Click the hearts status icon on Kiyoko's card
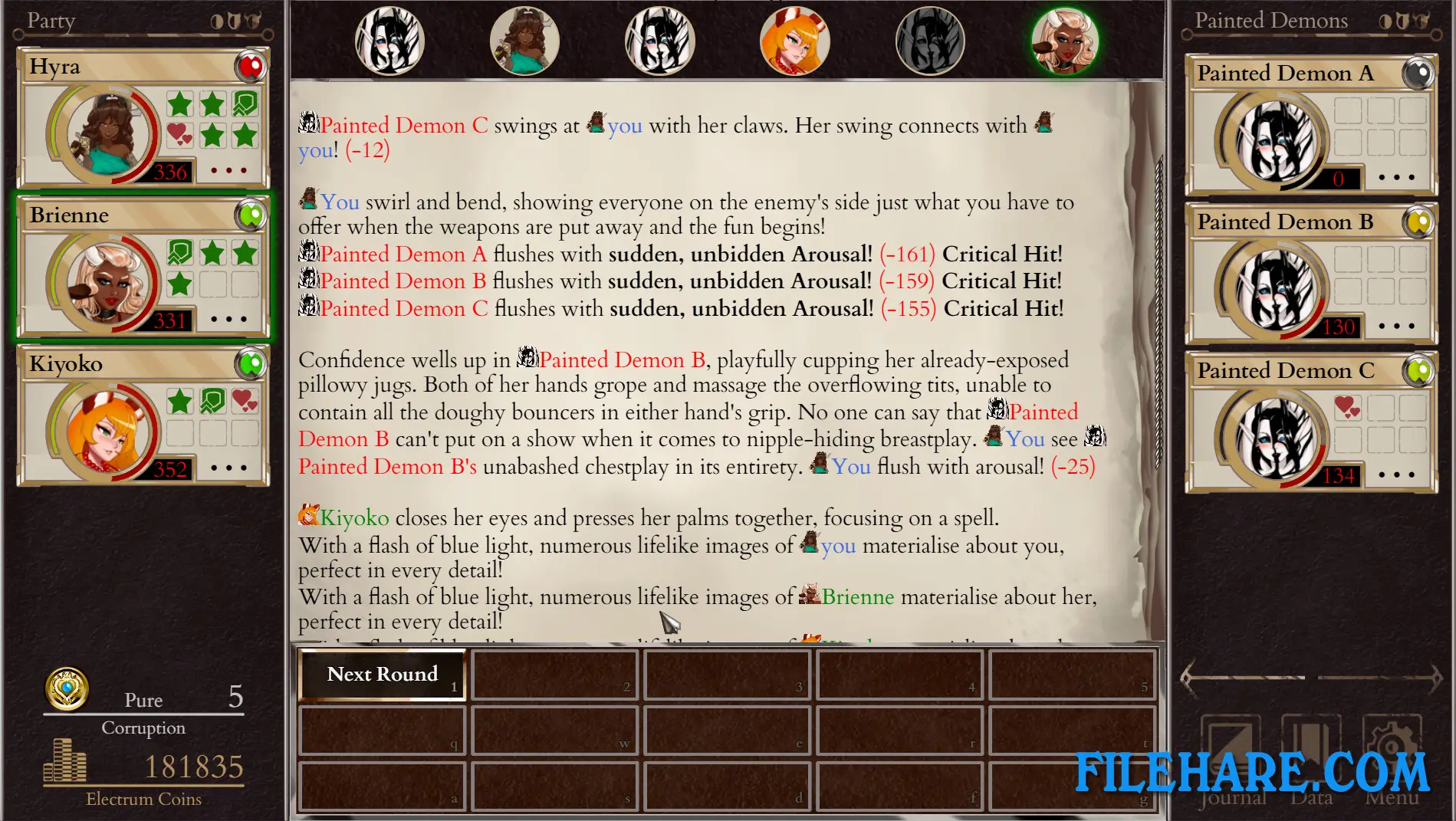The width and height of the screenshot is (1456, 821). click(x=245, y=401)
